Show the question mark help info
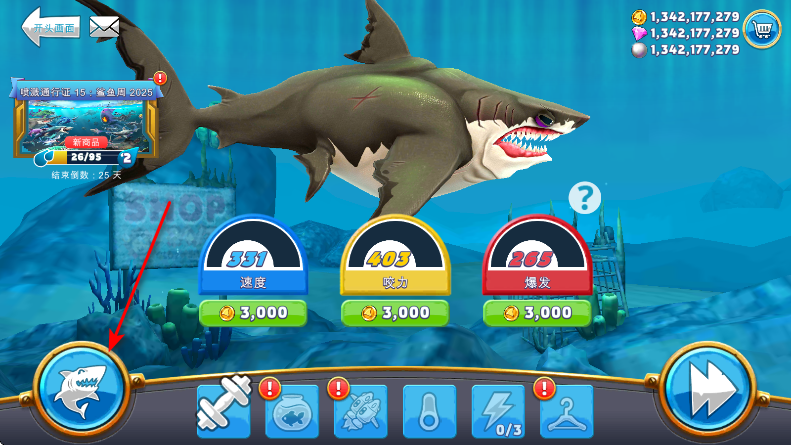This screenshot has height=445, width=791. (x=585, y=198)
